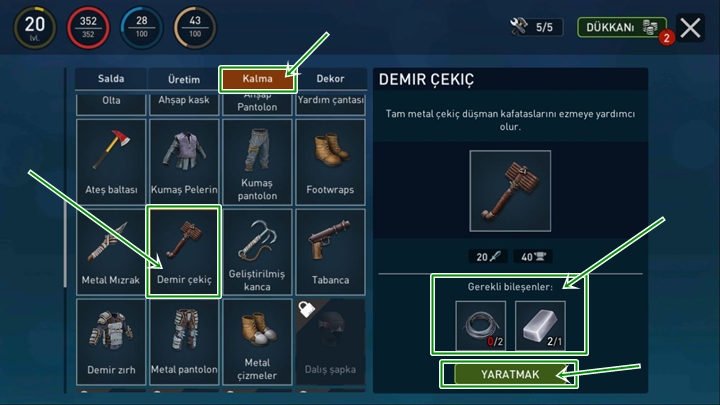This screenshot has width=720, height=405.
Task: Close the crafting menu
Action: pos(691,28)
